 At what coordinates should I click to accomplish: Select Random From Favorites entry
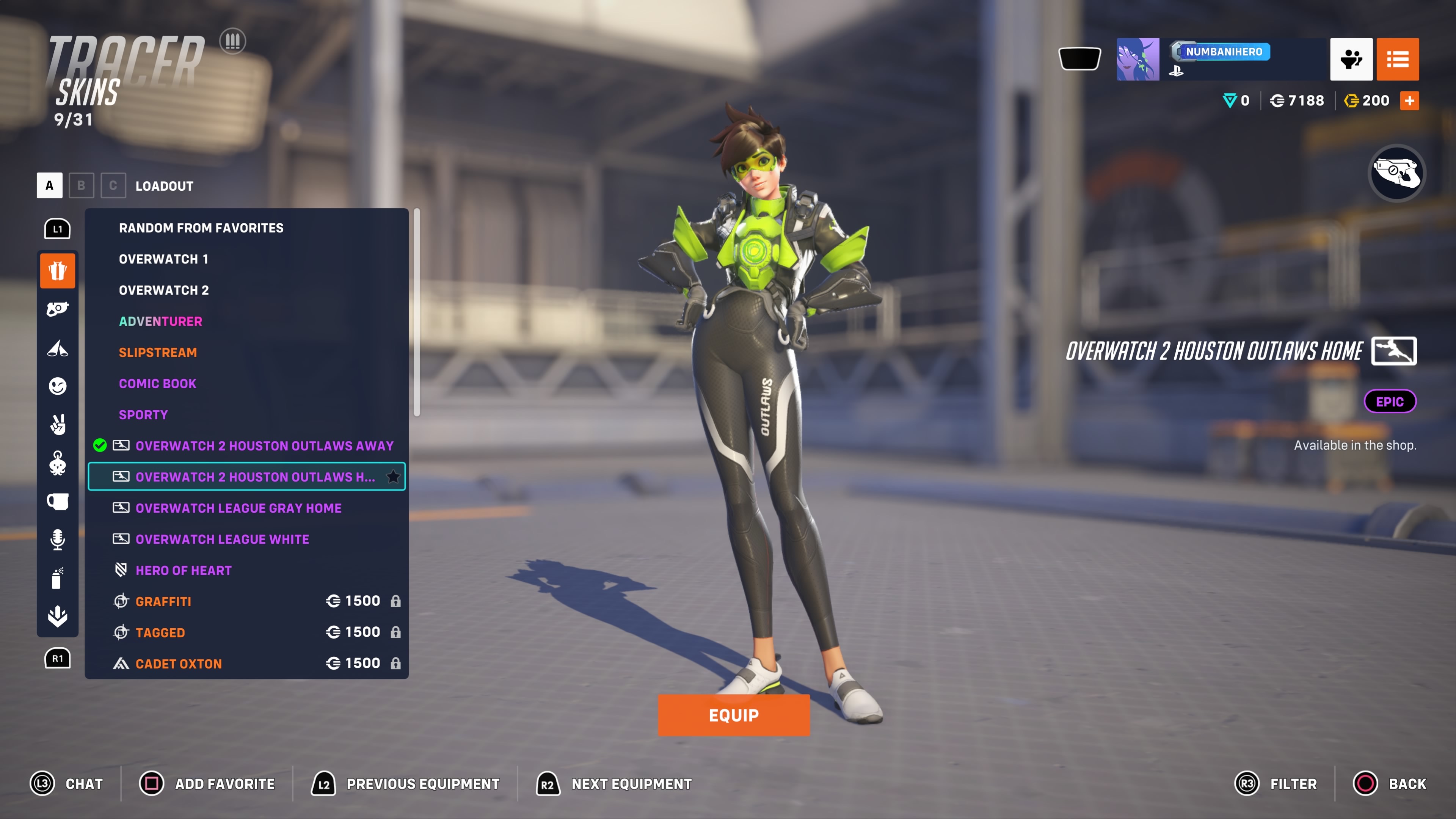pos(201,228)
